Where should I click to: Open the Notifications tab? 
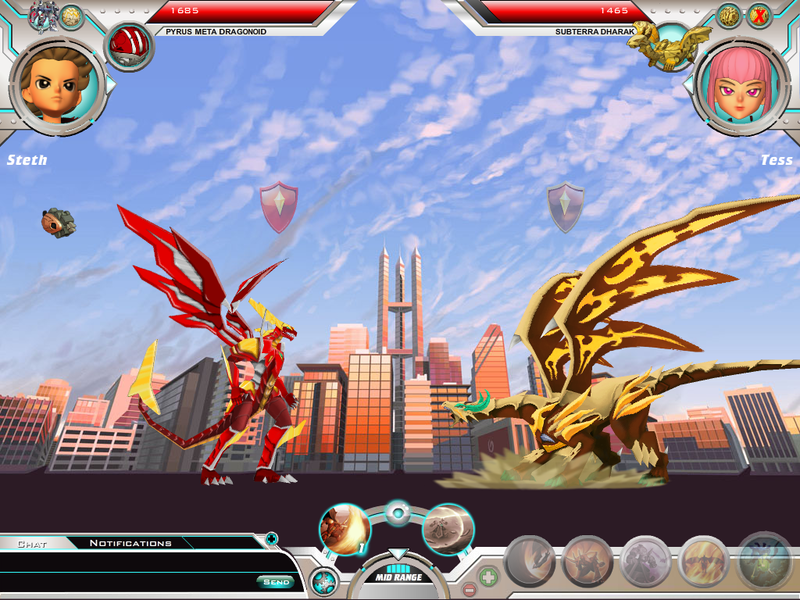(130, 543)
